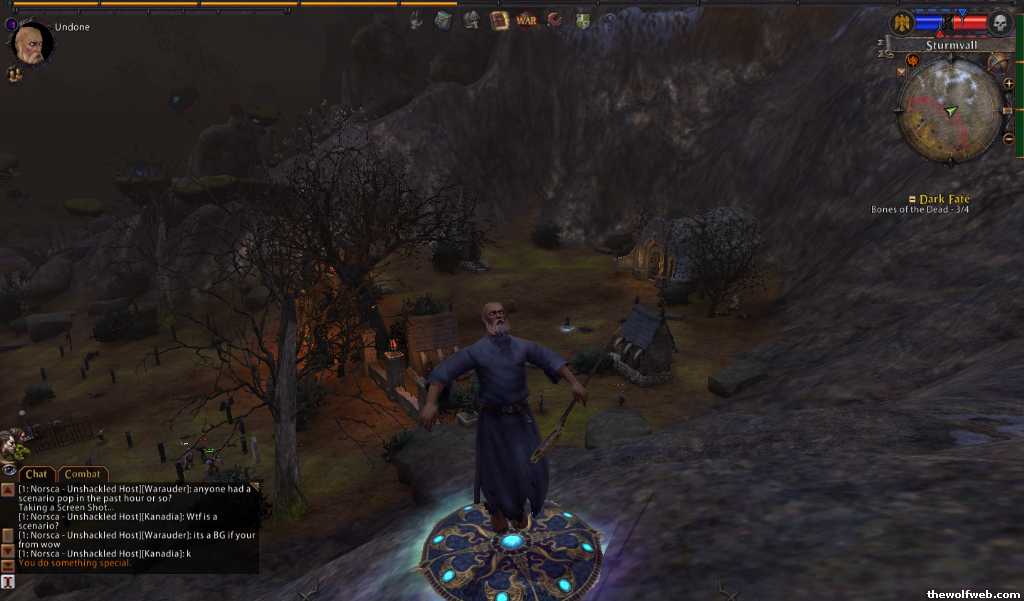This screenshot has width=1024, height=601.
Task: Zoom in the minimap with plus button
Action: (1007, 84)
